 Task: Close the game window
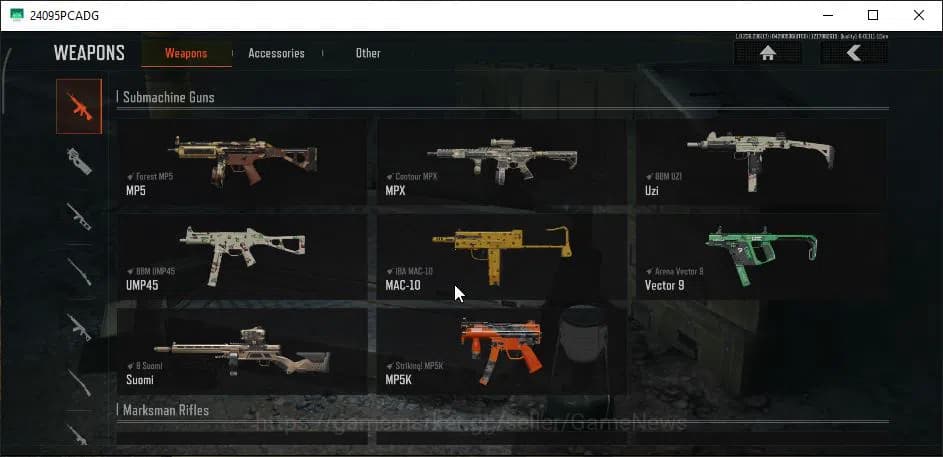click(x=918, y=15)
